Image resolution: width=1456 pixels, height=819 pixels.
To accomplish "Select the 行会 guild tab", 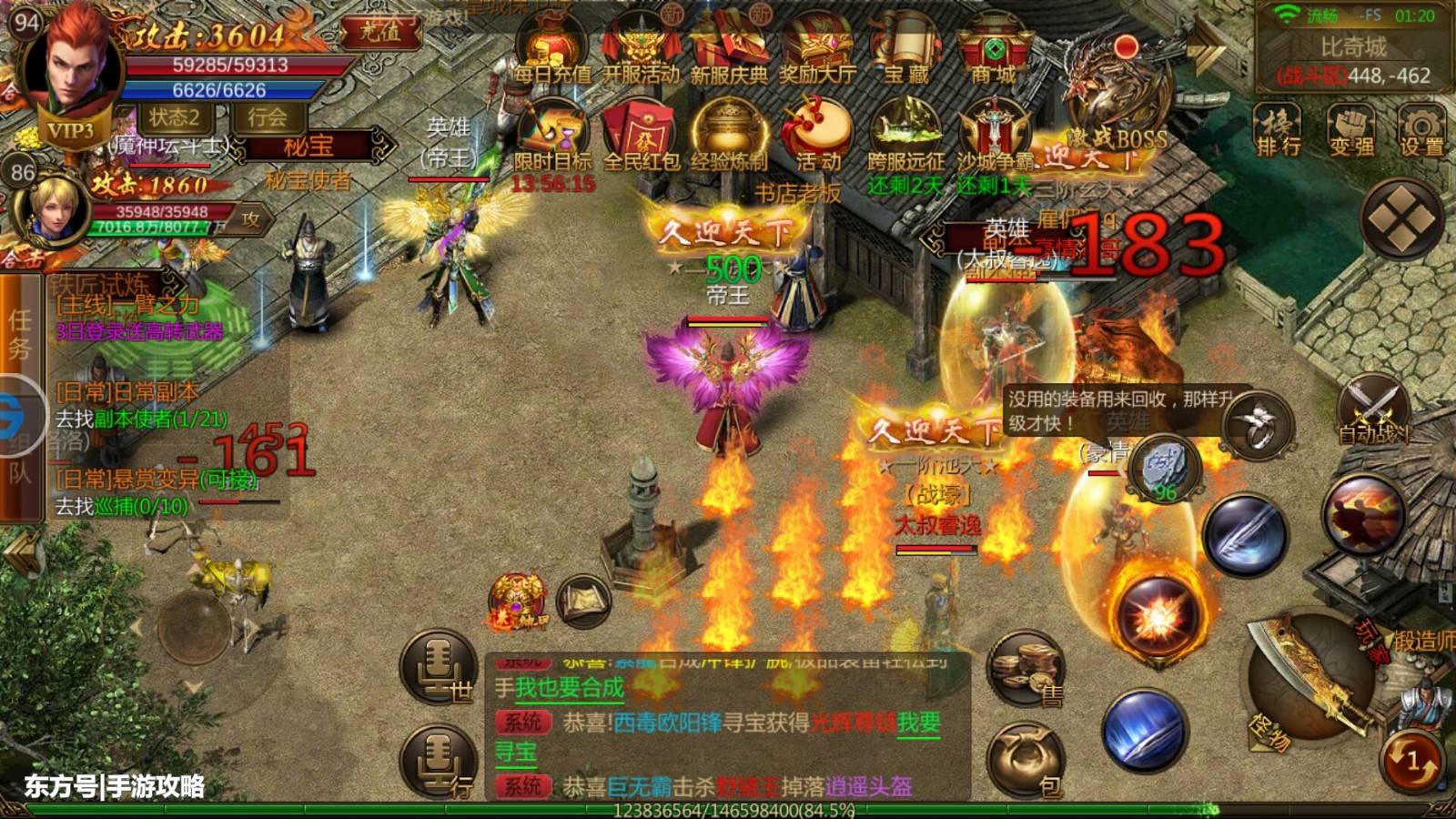I will pos(268,117).
